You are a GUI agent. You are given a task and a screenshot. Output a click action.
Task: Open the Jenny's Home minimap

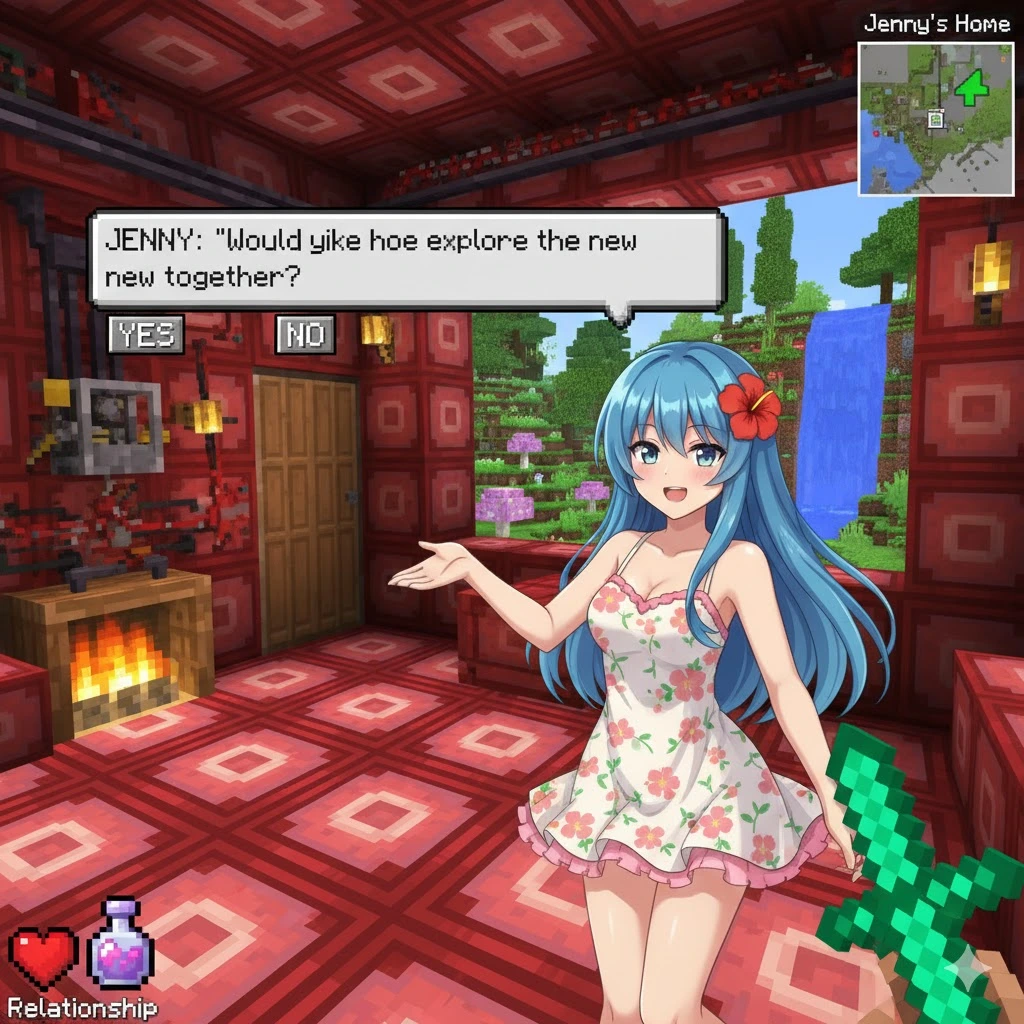pyautogui.click(x=935, y=118)
